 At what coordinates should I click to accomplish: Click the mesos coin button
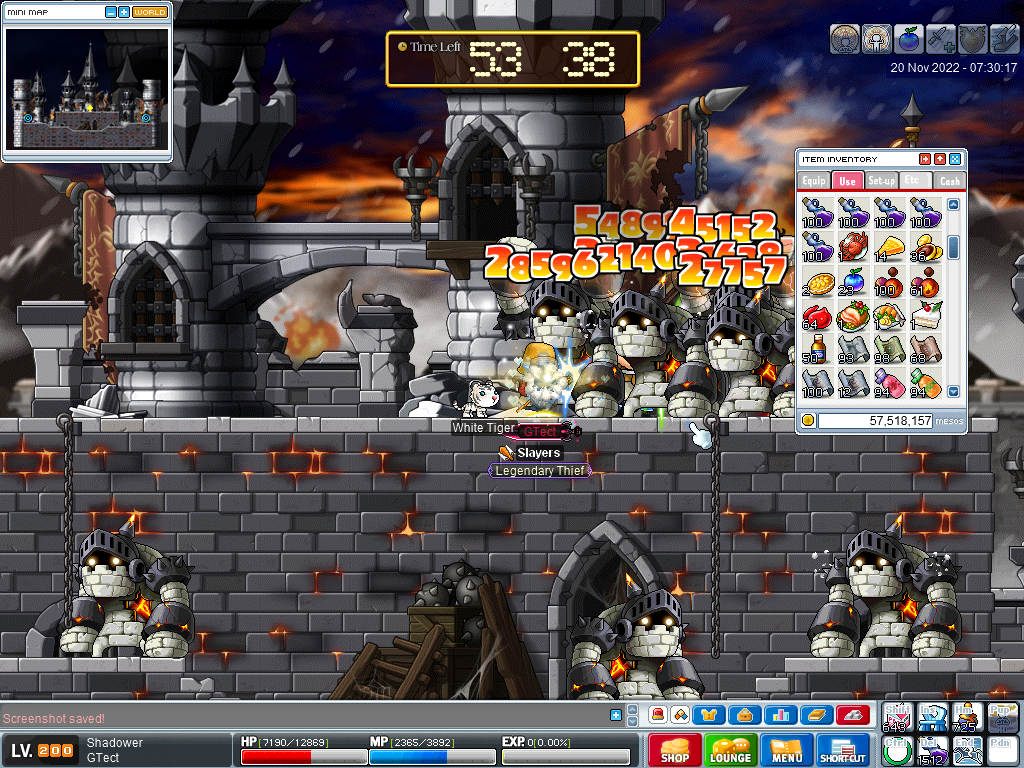coord(807,421)
